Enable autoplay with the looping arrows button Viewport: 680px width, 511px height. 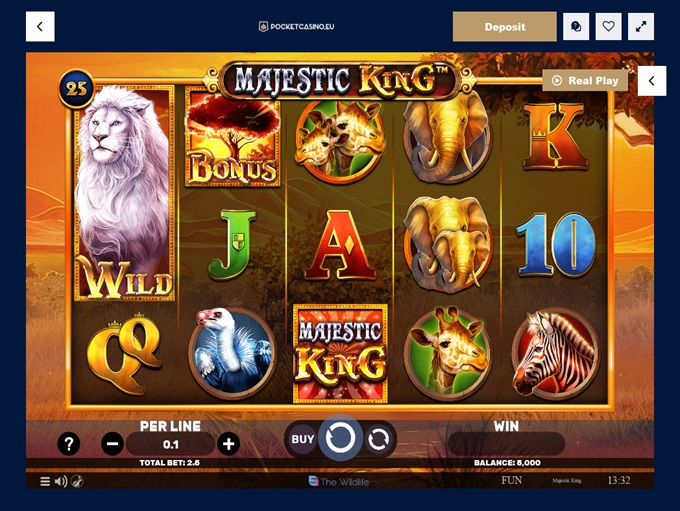coord(379,438)
